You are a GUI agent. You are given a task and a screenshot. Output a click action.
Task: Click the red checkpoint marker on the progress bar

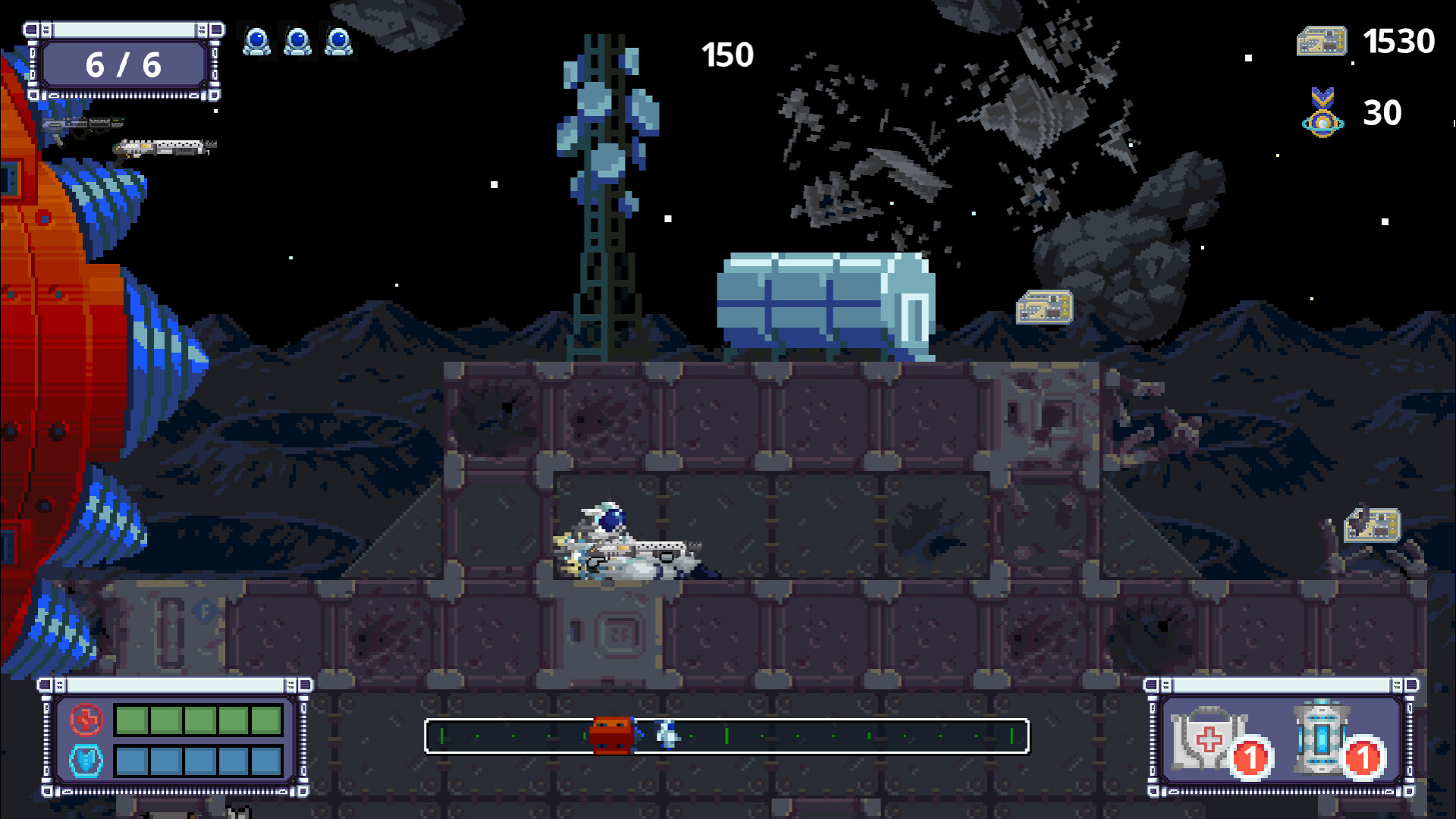(x=611, y=733)
